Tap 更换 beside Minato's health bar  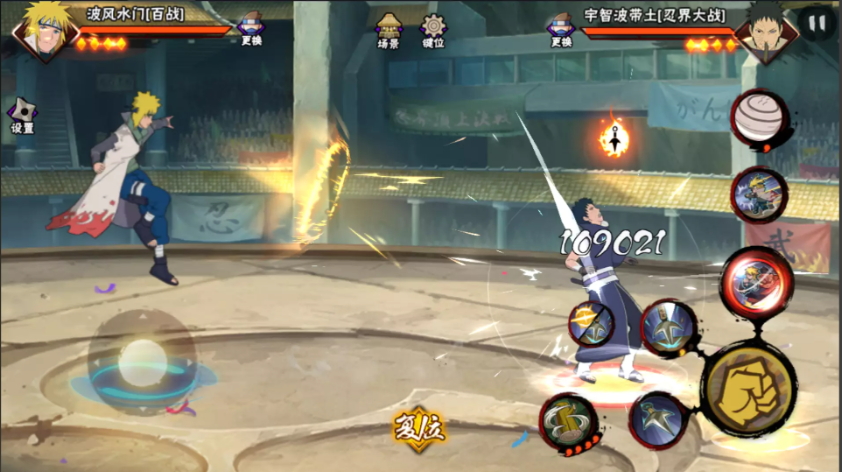249,29
